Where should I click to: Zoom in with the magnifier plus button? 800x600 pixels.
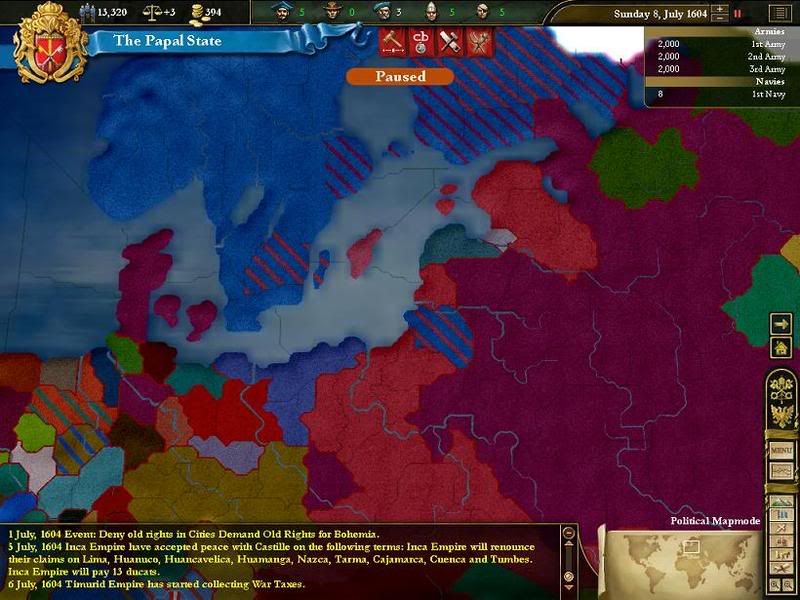(x=773, y=582)
